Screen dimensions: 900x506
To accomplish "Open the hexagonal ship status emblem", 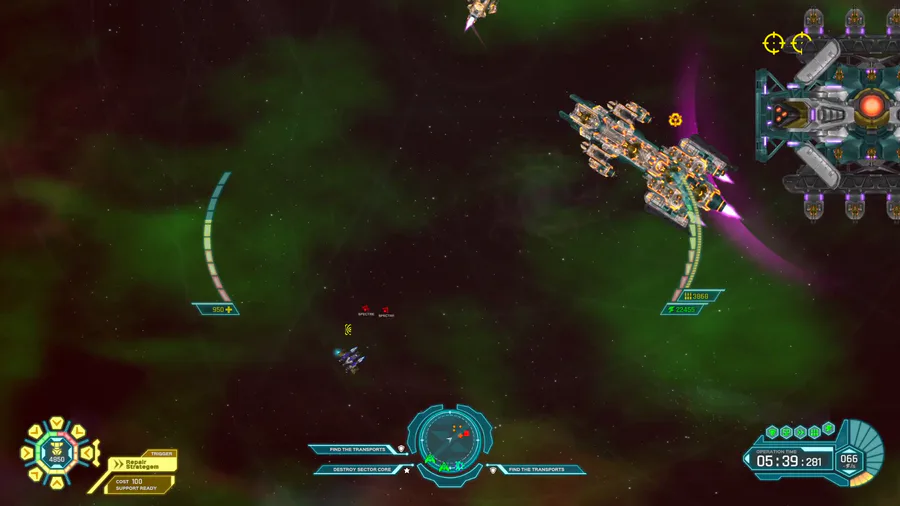I will coord(56,453).
